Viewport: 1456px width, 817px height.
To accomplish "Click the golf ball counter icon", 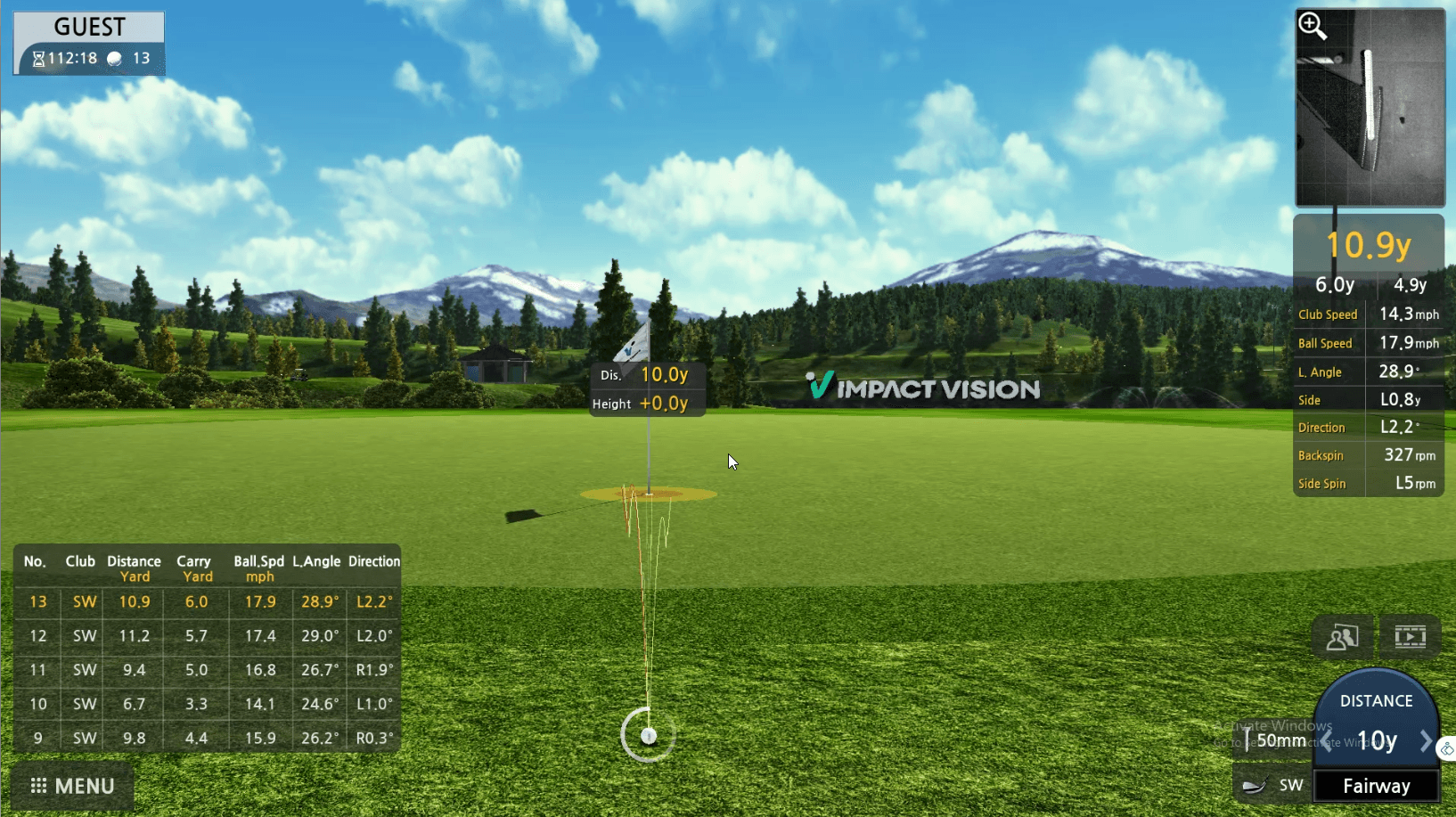I will click(x=114, y=58).
